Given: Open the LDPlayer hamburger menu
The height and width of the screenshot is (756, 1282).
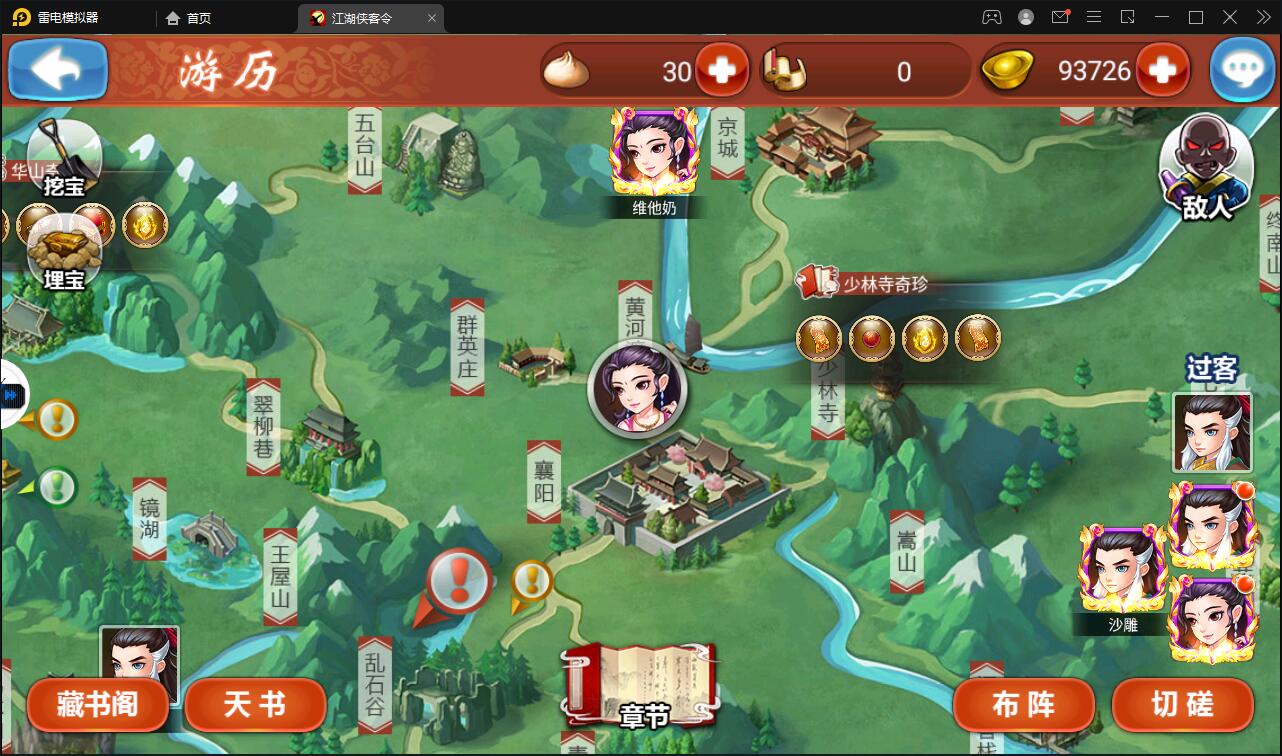Looking at the screenshot, I should [1095, 17].
